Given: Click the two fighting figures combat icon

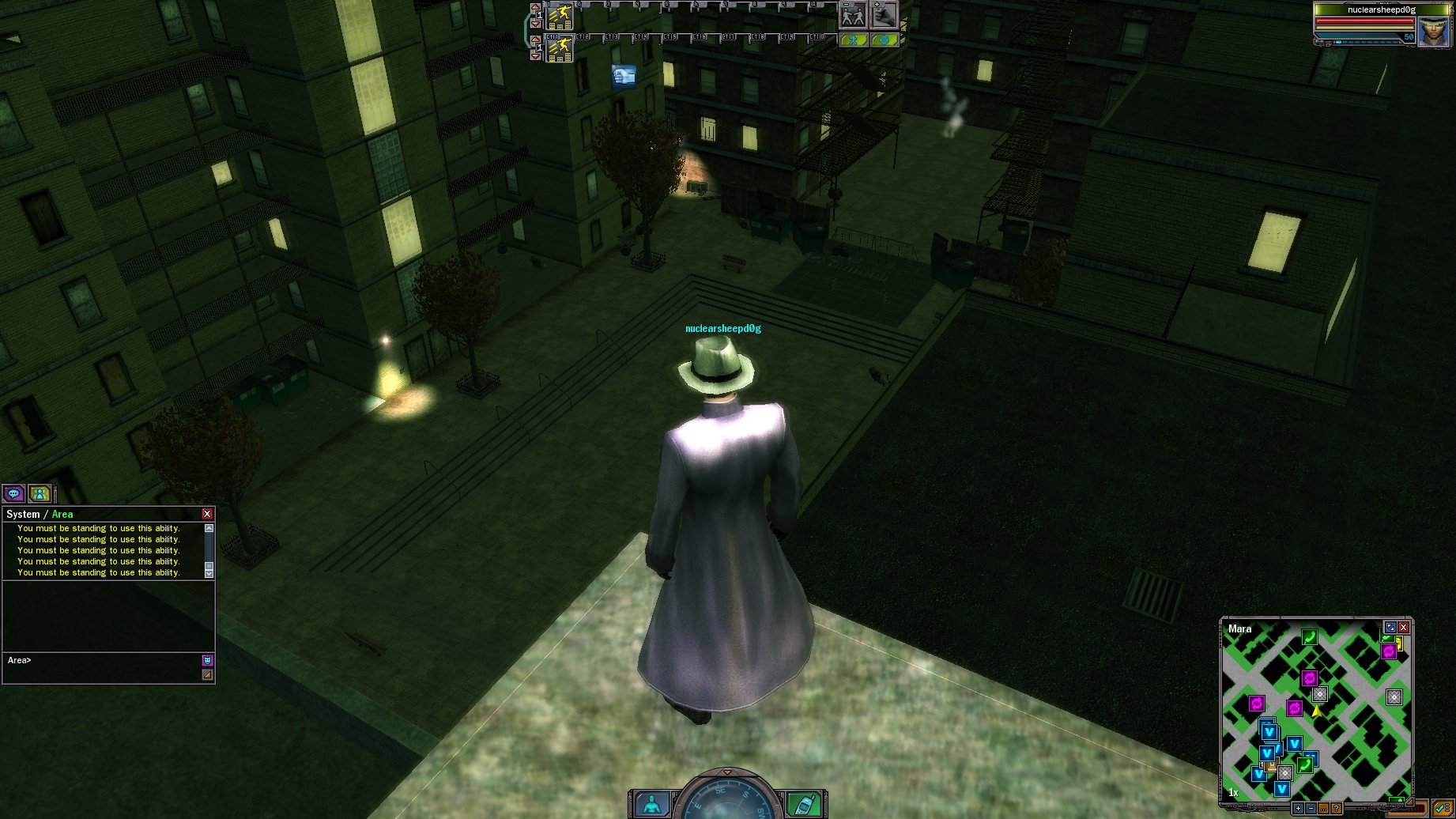Looking at the screenshot, I should (852, 15).
